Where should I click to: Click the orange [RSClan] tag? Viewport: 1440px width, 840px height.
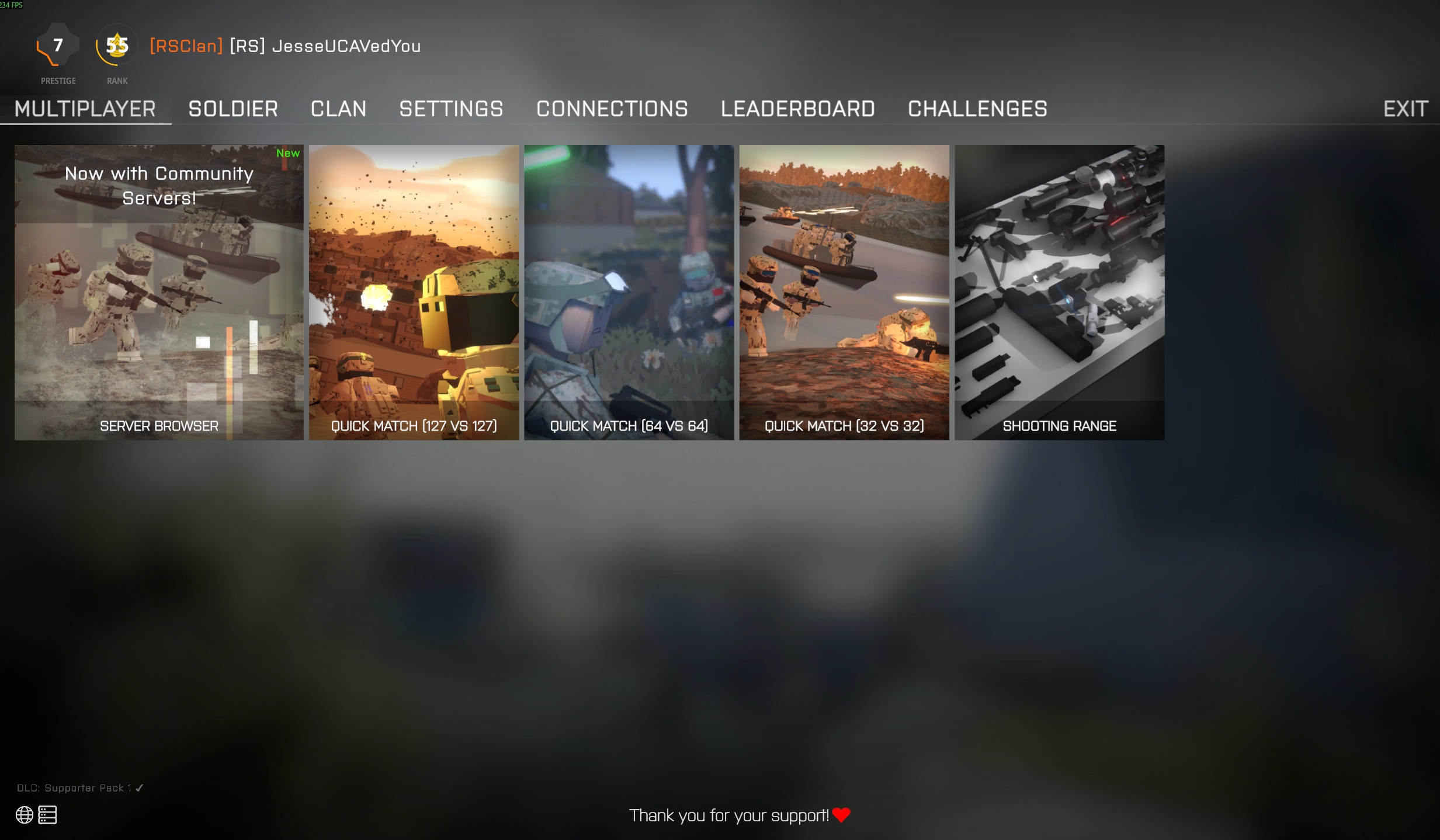click(x=185, y=46)
